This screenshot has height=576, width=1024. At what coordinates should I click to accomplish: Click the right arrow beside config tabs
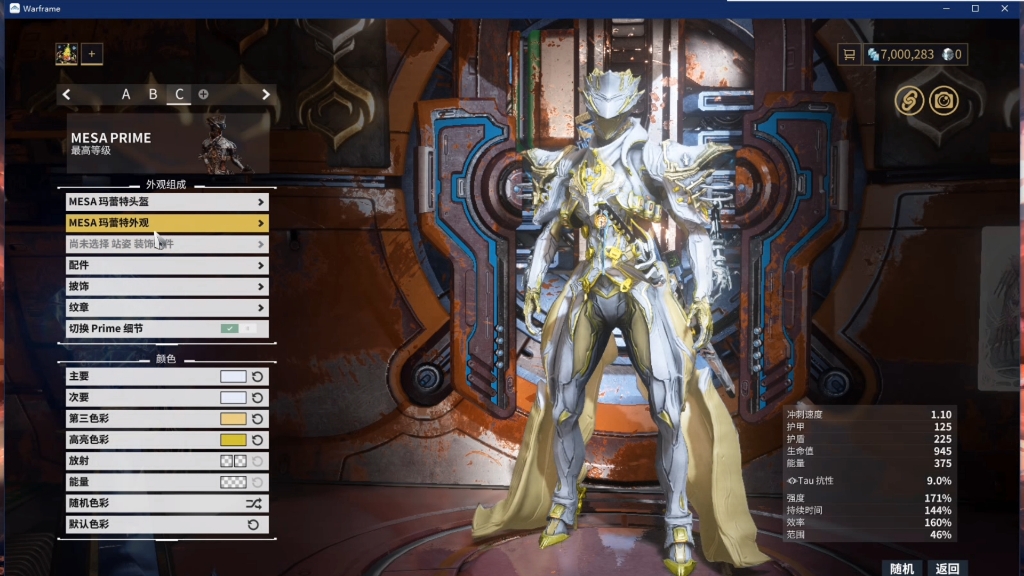[266, 95]
